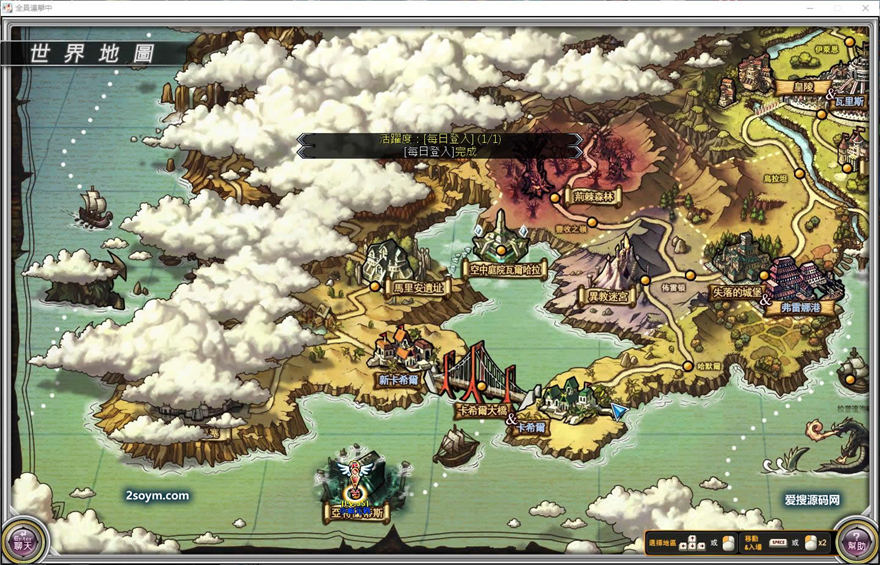This screenshot has width=880, height=565.
Task: Close the game window
Action: tap(866, 7)
